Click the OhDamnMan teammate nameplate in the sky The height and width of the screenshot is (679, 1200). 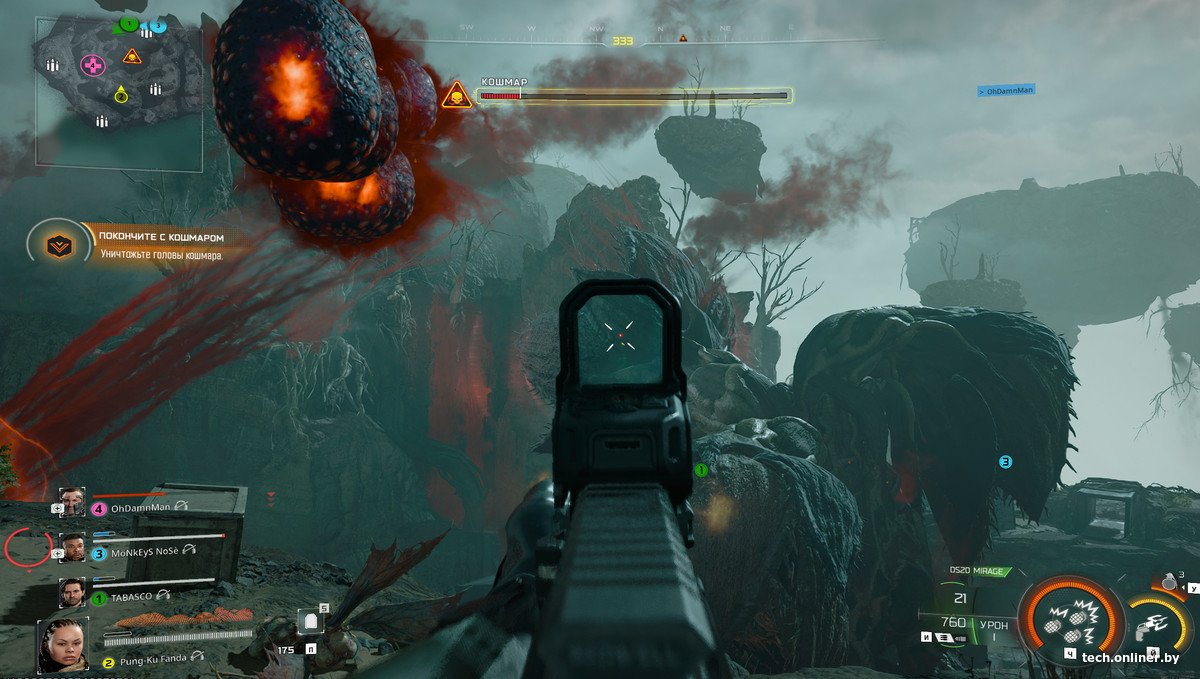1006,91
